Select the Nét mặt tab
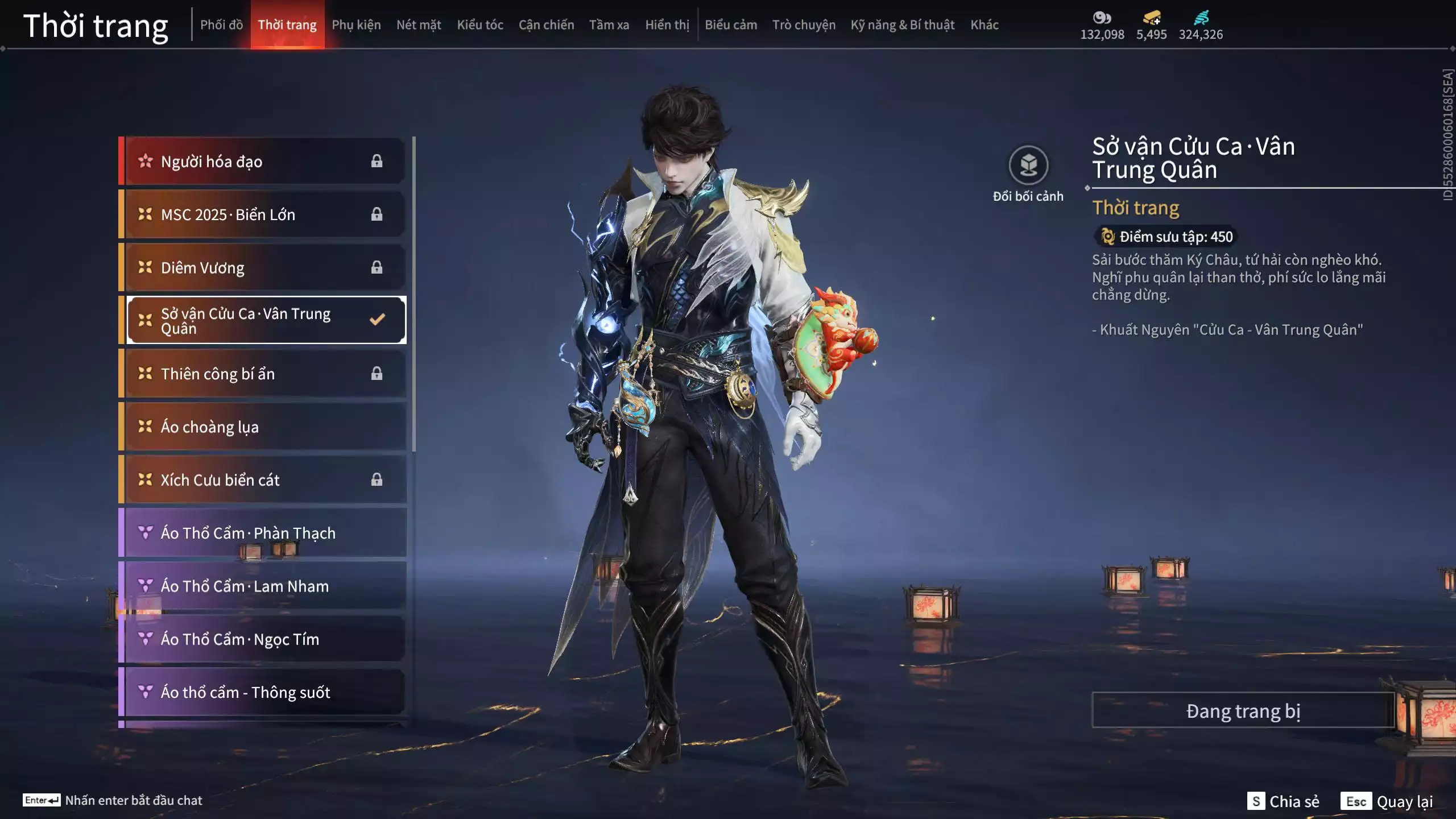Viewport: 1456px width, 819px height. coord(419,25)
